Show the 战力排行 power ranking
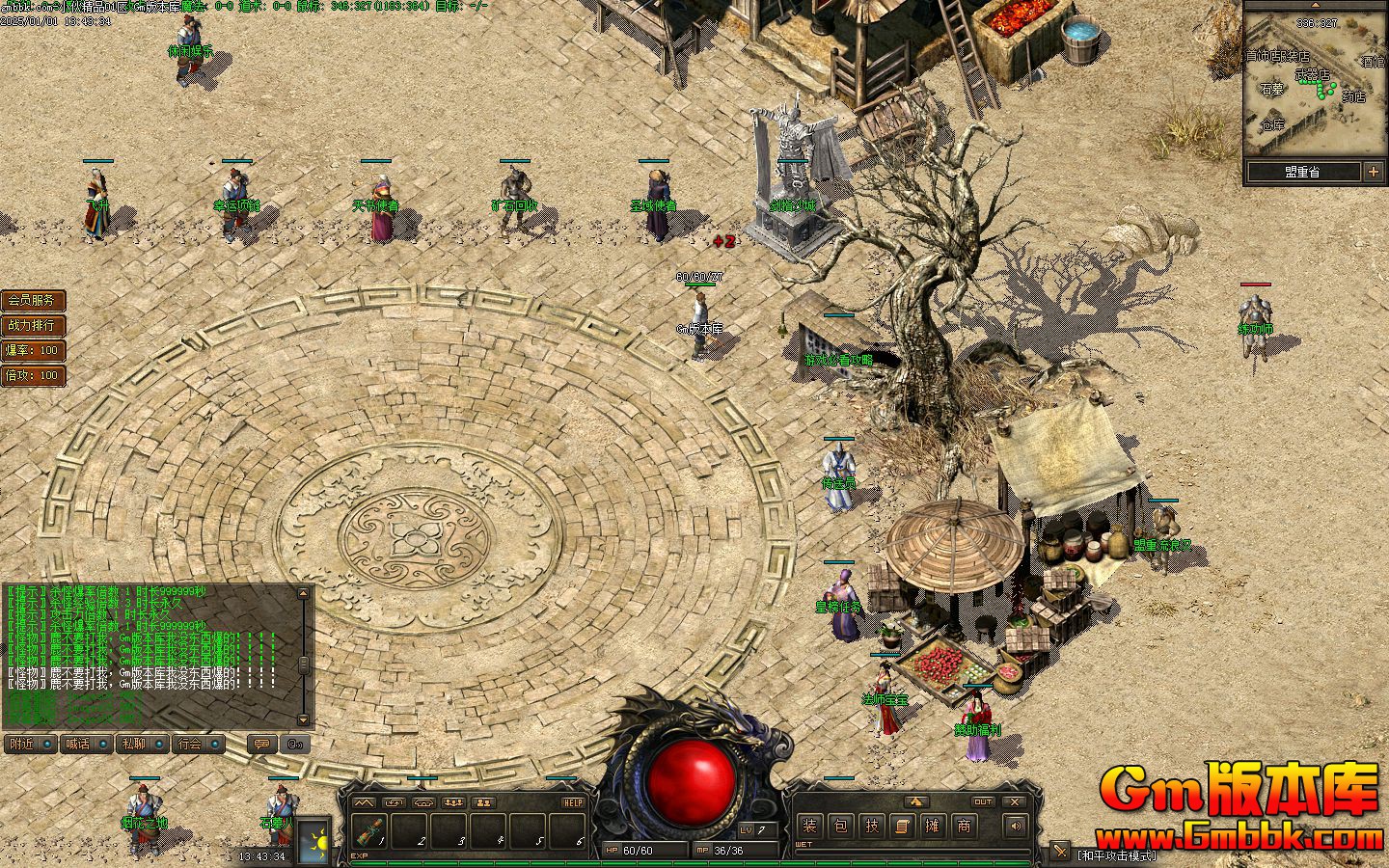 click(33, 326)
